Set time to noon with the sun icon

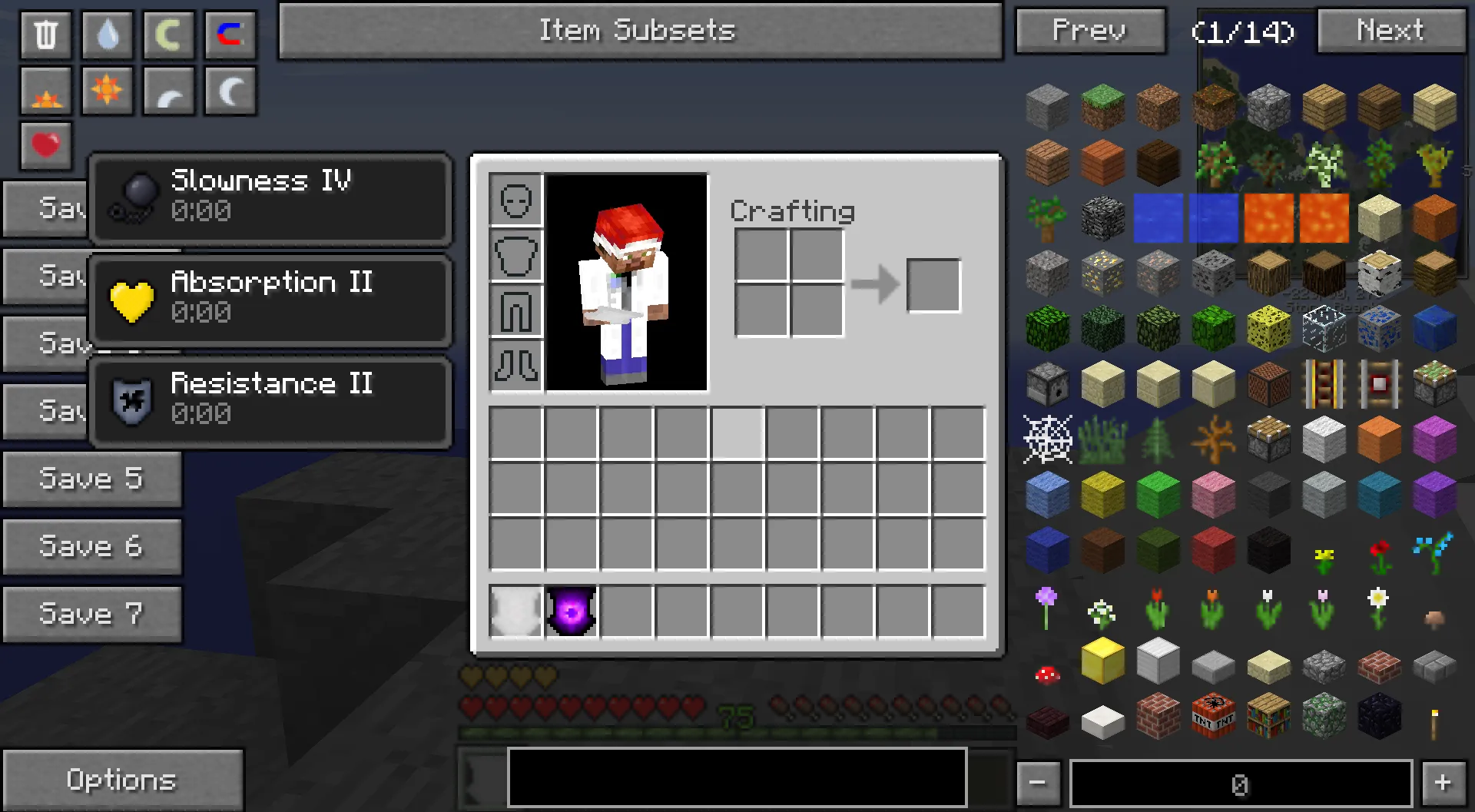tap(107, 91)
